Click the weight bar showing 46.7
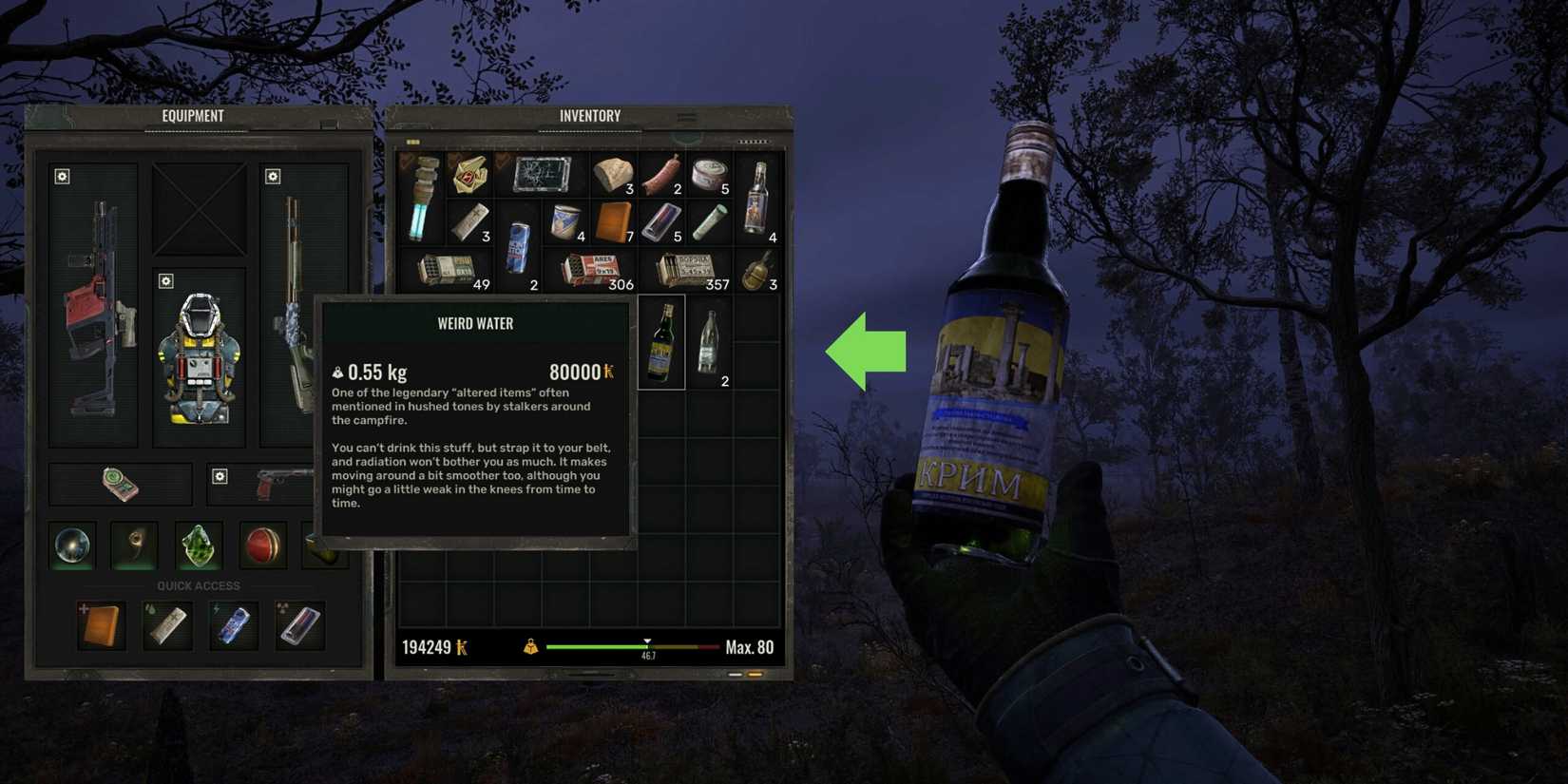Viewport: 1568px width, 784px height. pos(649,646)
